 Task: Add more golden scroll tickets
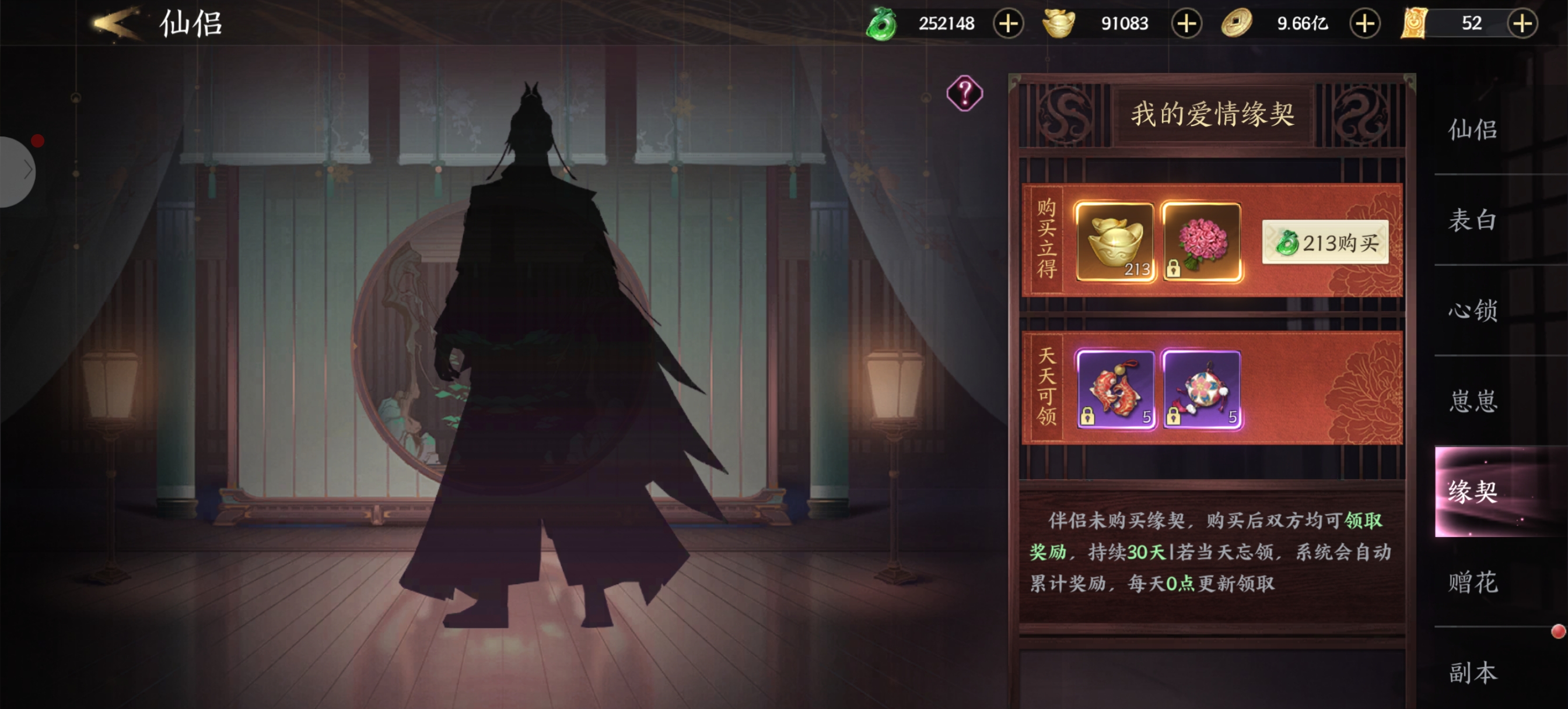click(1522, 24)
